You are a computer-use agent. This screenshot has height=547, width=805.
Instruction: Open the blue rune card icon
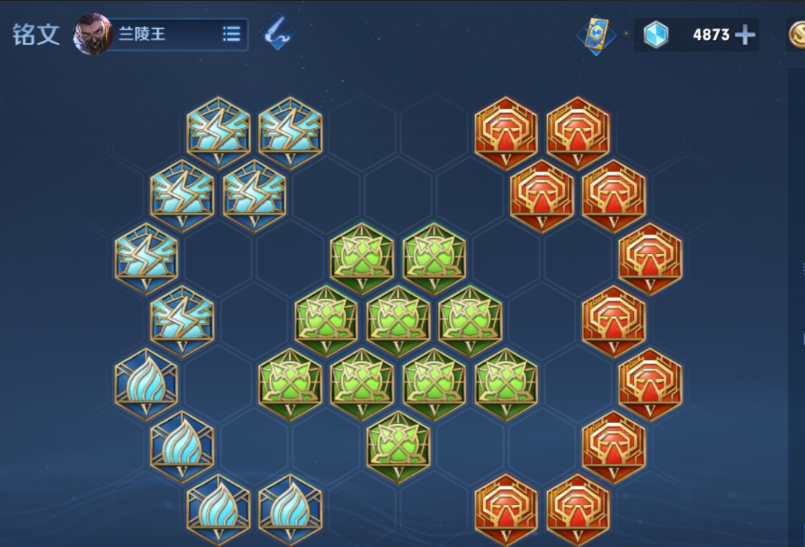pos(594,35)
